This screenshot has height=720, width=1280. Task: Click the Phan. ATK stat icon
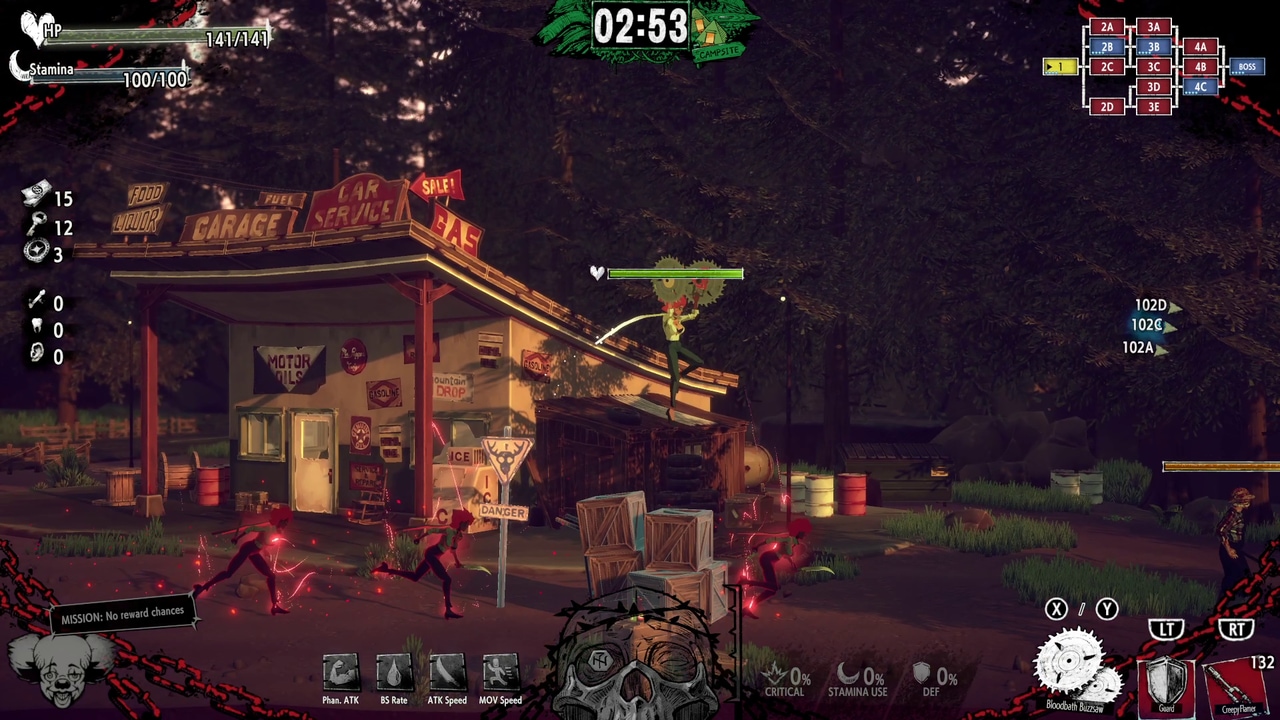pos(340,670)
